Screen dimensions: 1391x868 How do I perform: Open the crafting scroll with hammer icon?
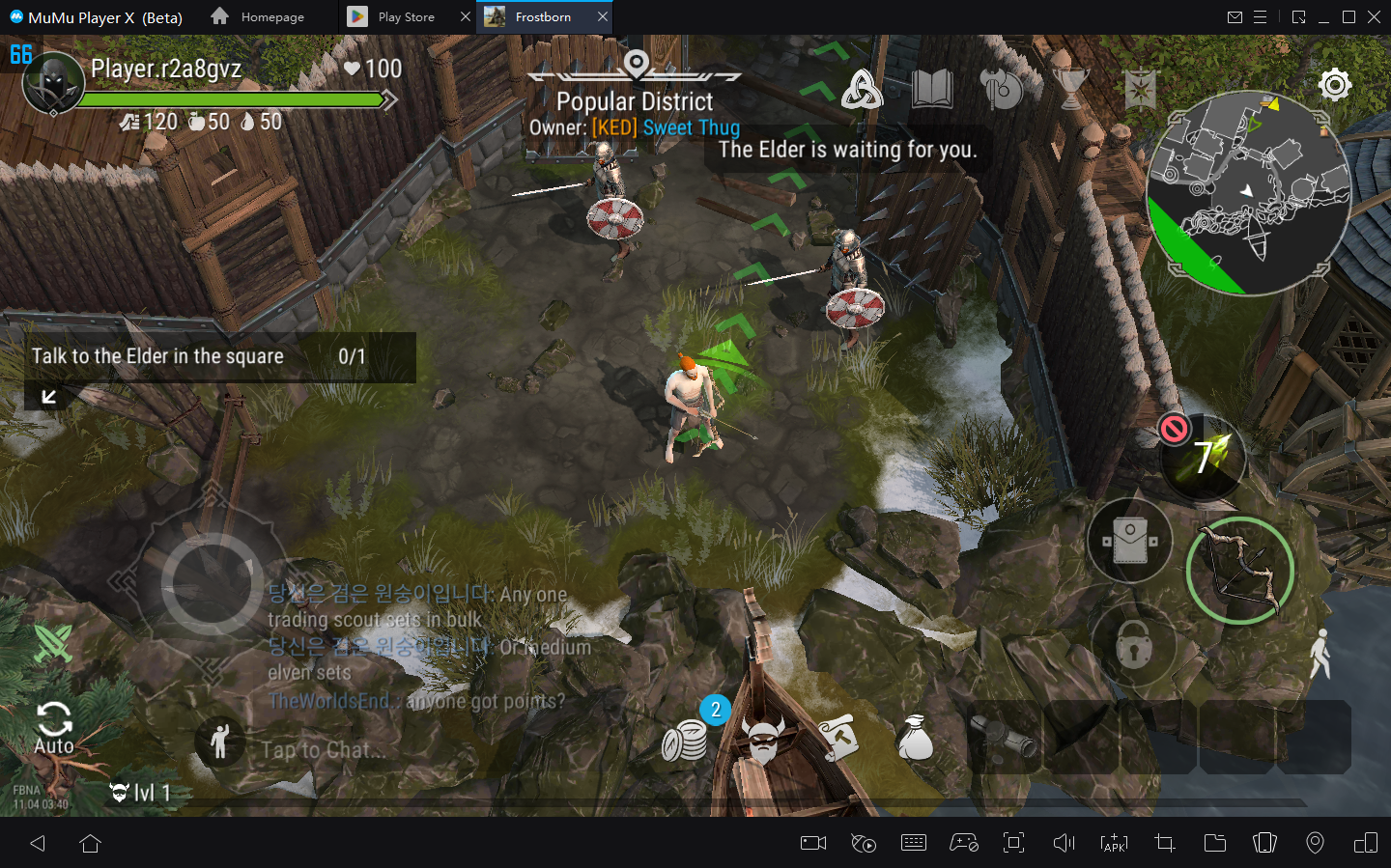click(839, 740)
